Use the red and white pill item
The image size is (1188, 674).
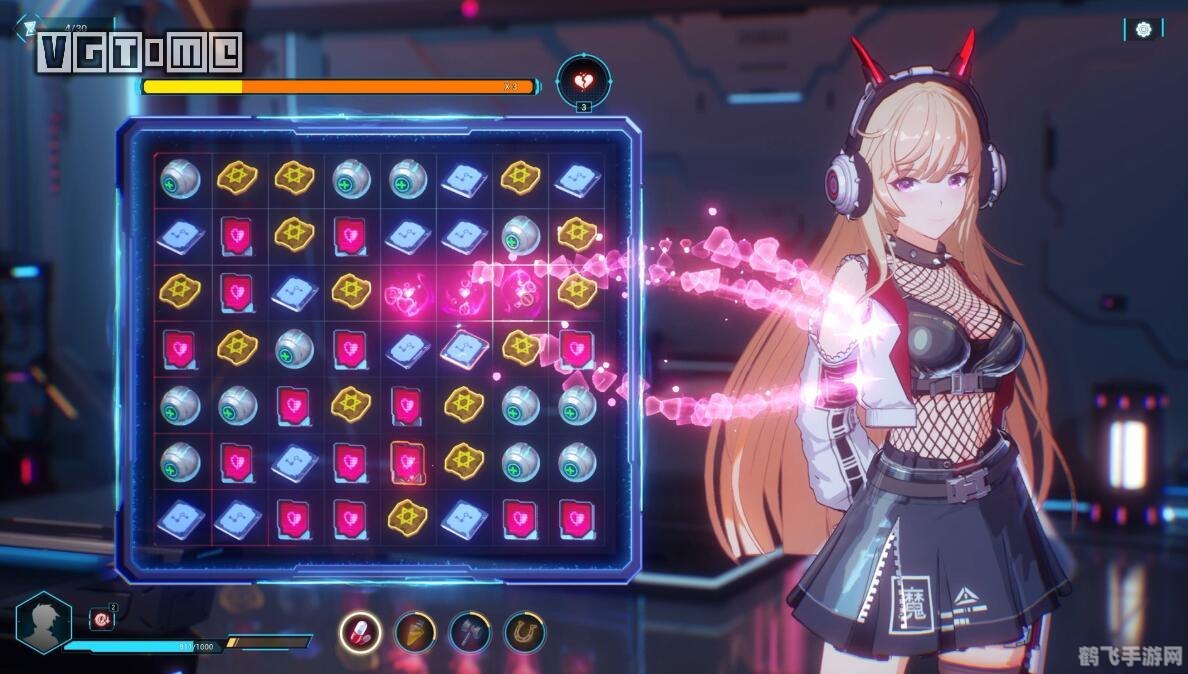(x=360, y=631)
